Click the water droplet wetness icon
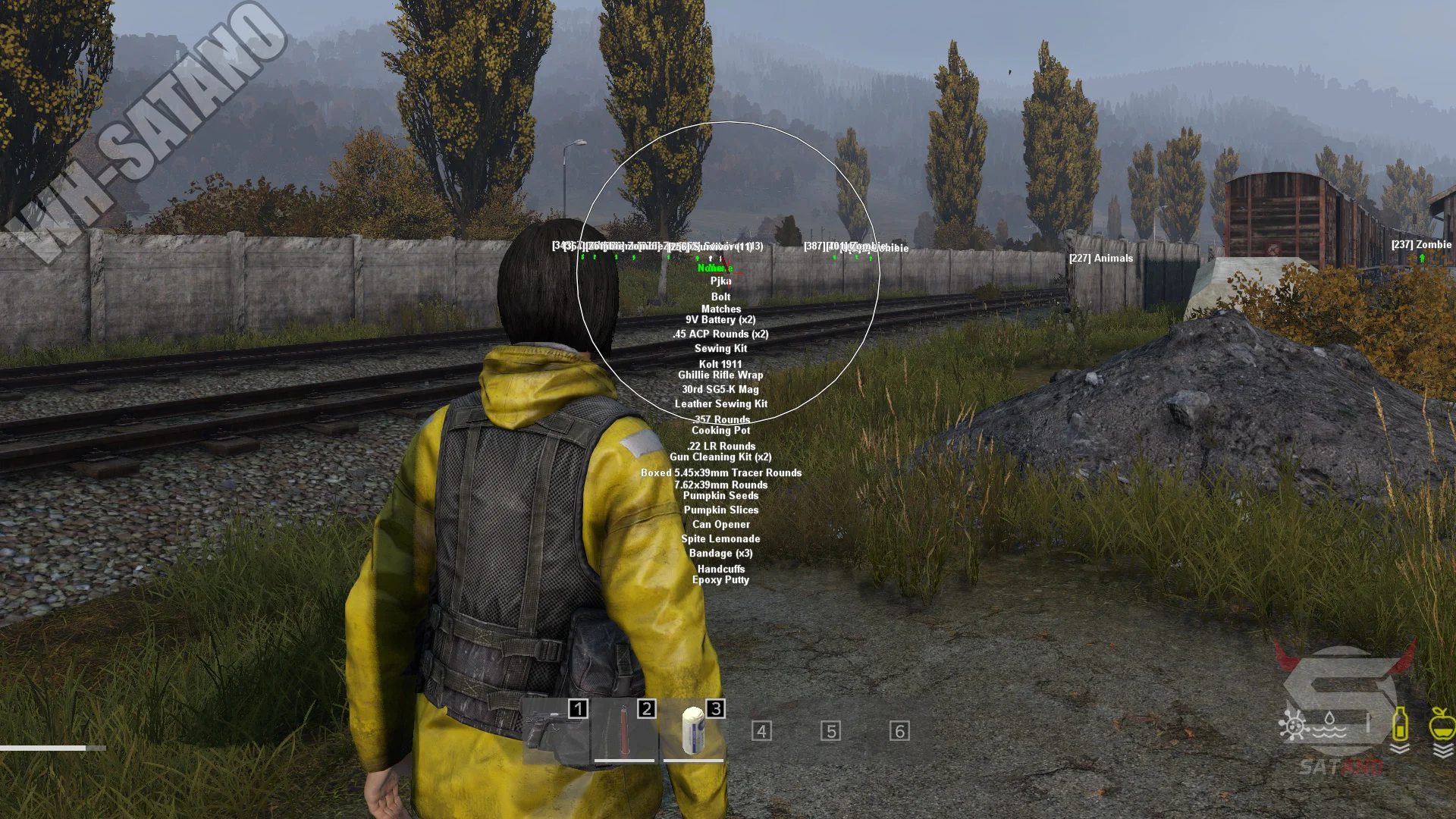Screen dimensions: 1456x819 1330,724
